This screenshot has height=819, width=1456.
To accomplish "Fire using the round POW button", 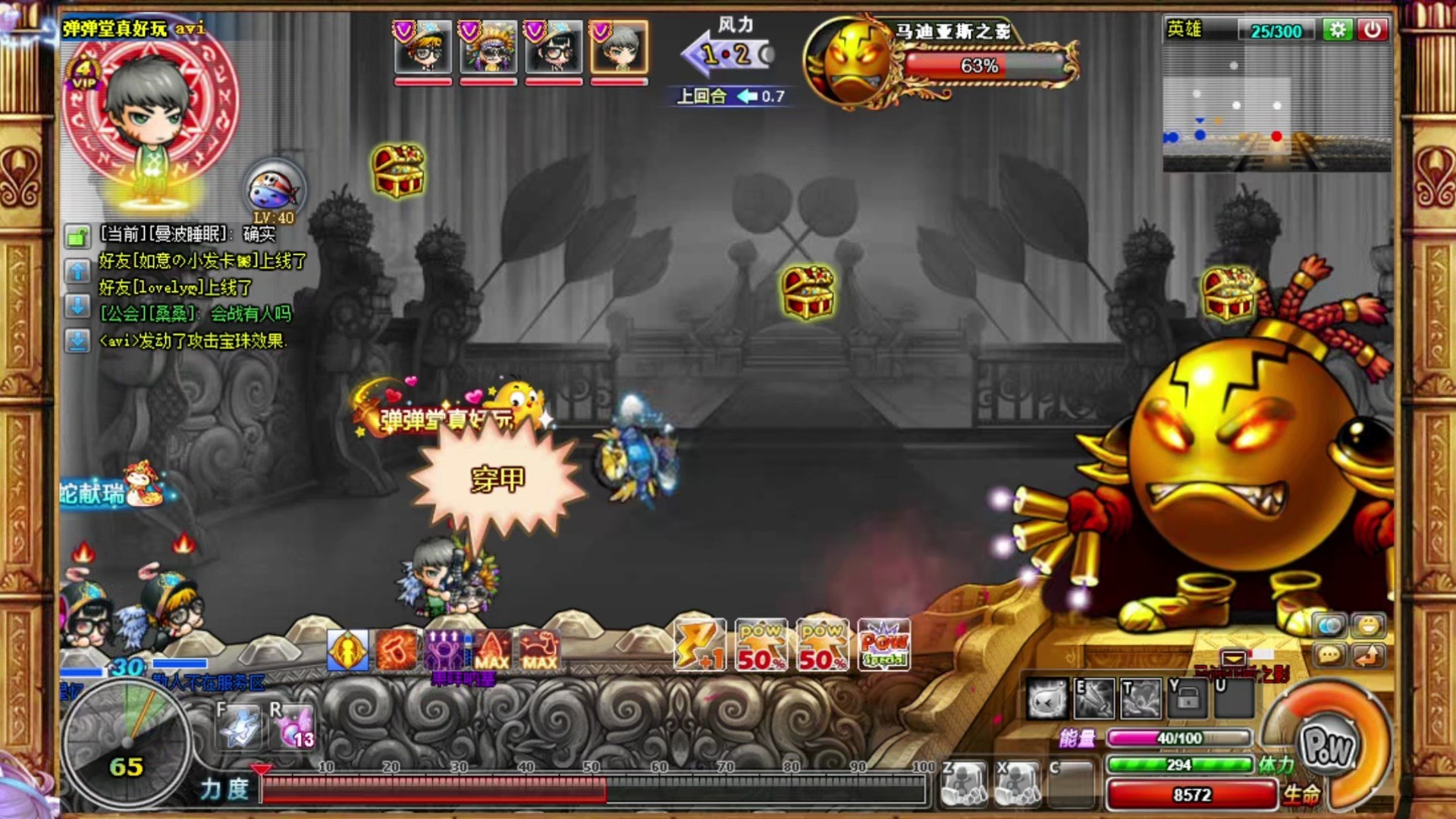I will (1326, 747).
